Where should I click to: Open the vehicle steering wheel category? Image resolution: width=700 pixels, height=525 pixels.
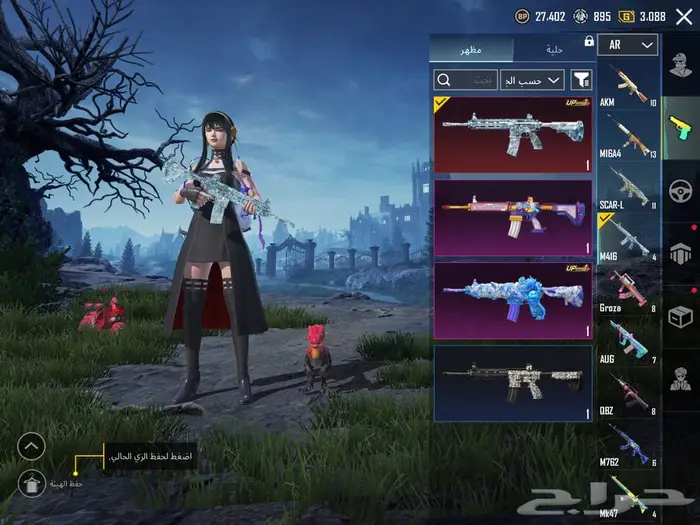681,189
